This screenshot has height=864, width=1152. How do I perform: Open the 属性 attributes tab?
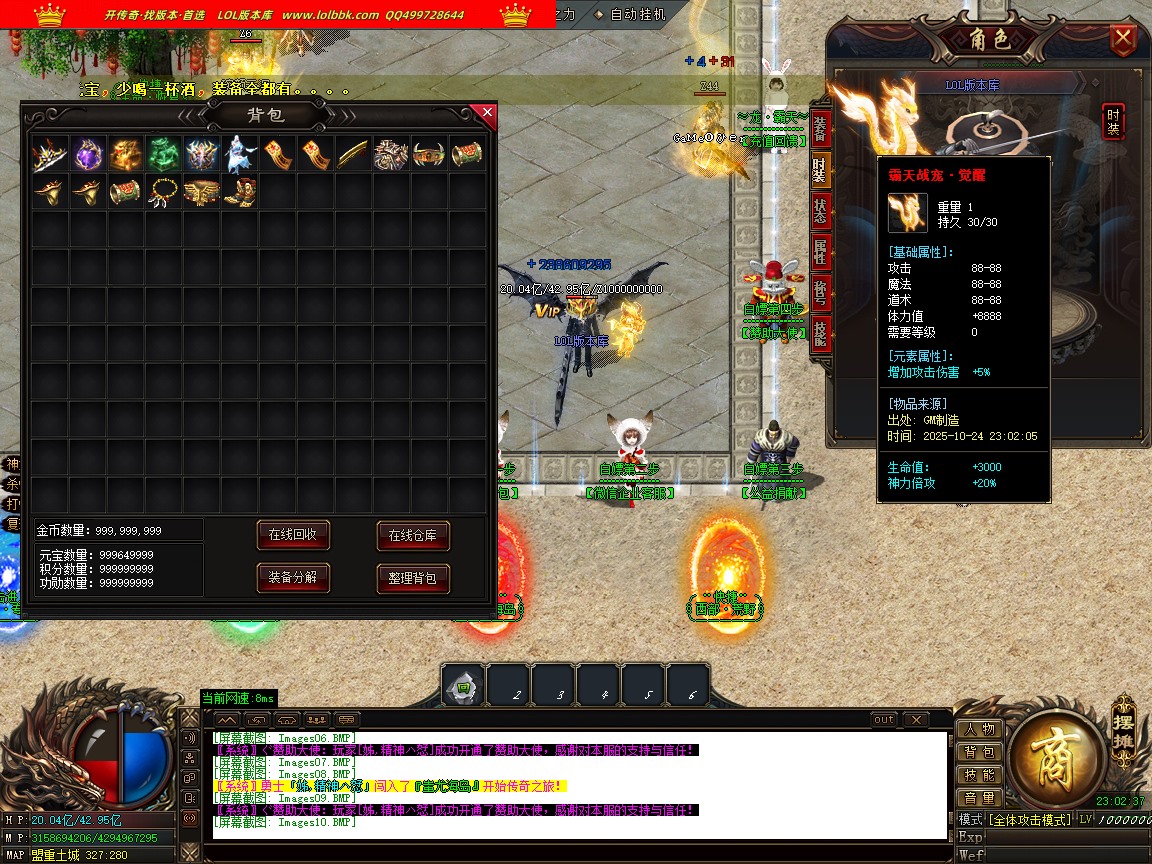click(x=820, y=252)
